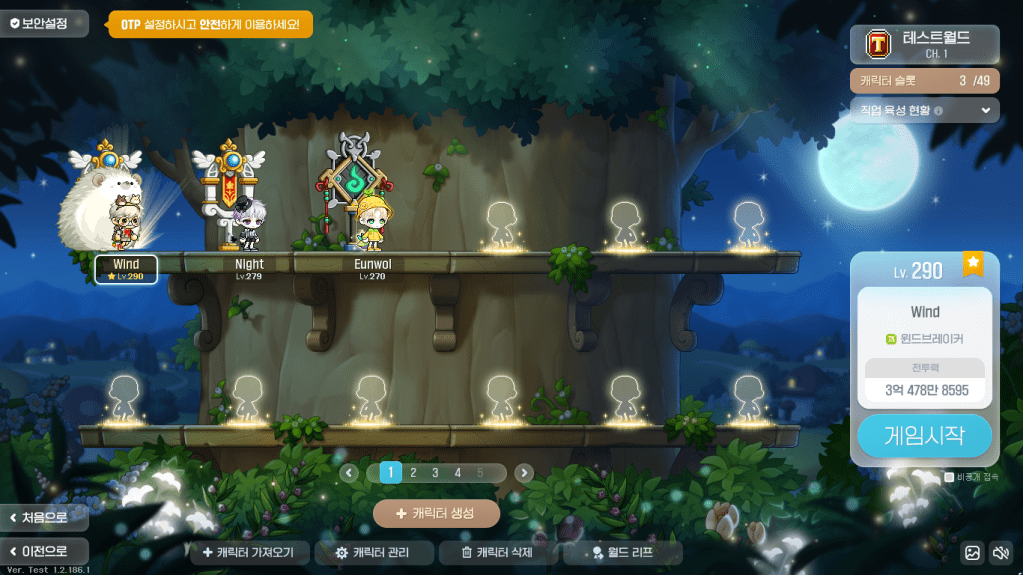
Task: Expand the 직업 육성 현황 dropdown
Action: 985,110
